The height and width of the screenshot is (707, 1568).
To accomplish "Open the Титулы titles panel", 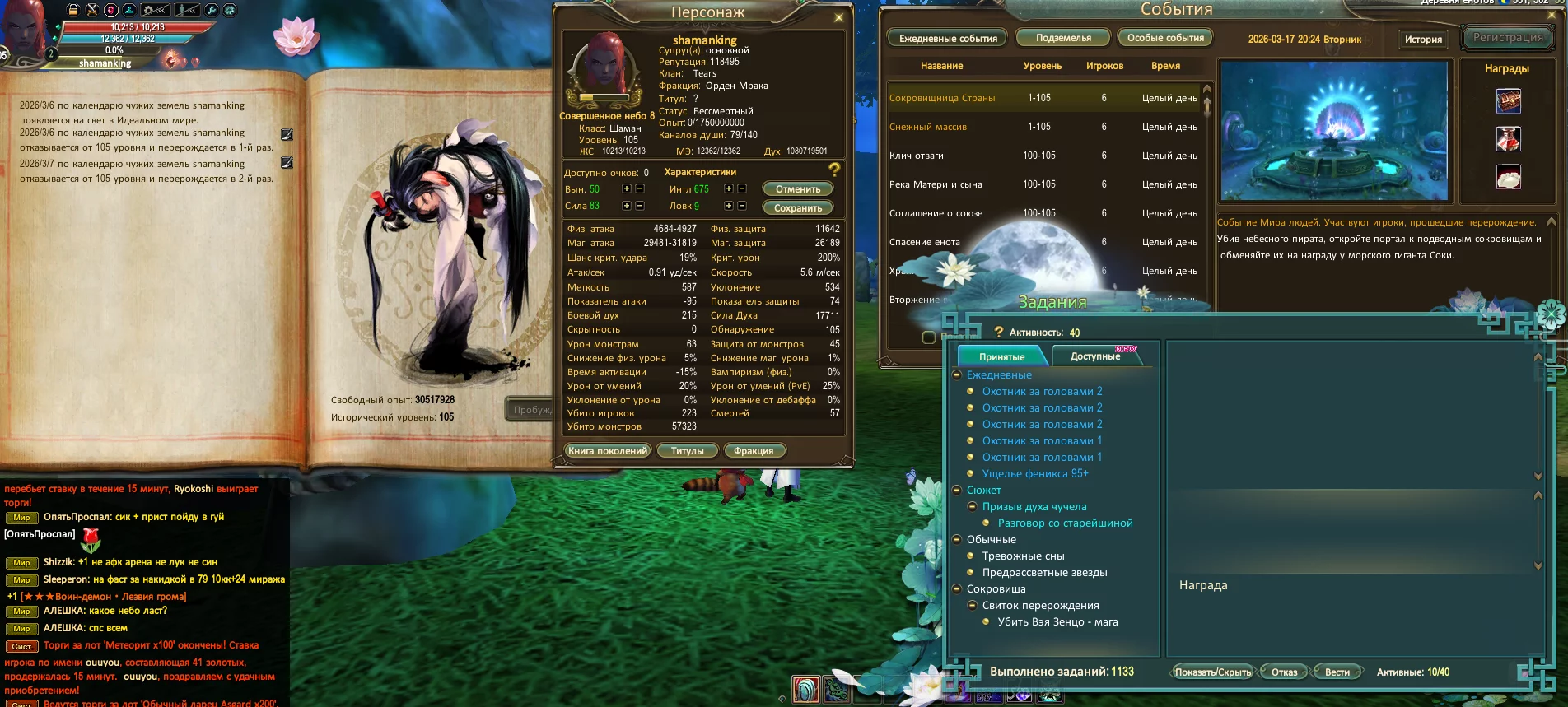I will (x=687, y=451).
